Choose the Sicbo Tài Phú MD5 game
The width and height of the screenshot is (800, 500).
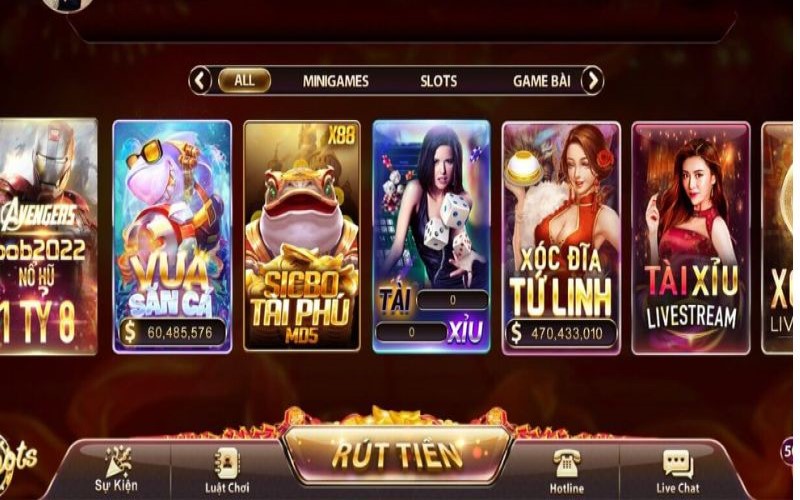tap(301, 236)
